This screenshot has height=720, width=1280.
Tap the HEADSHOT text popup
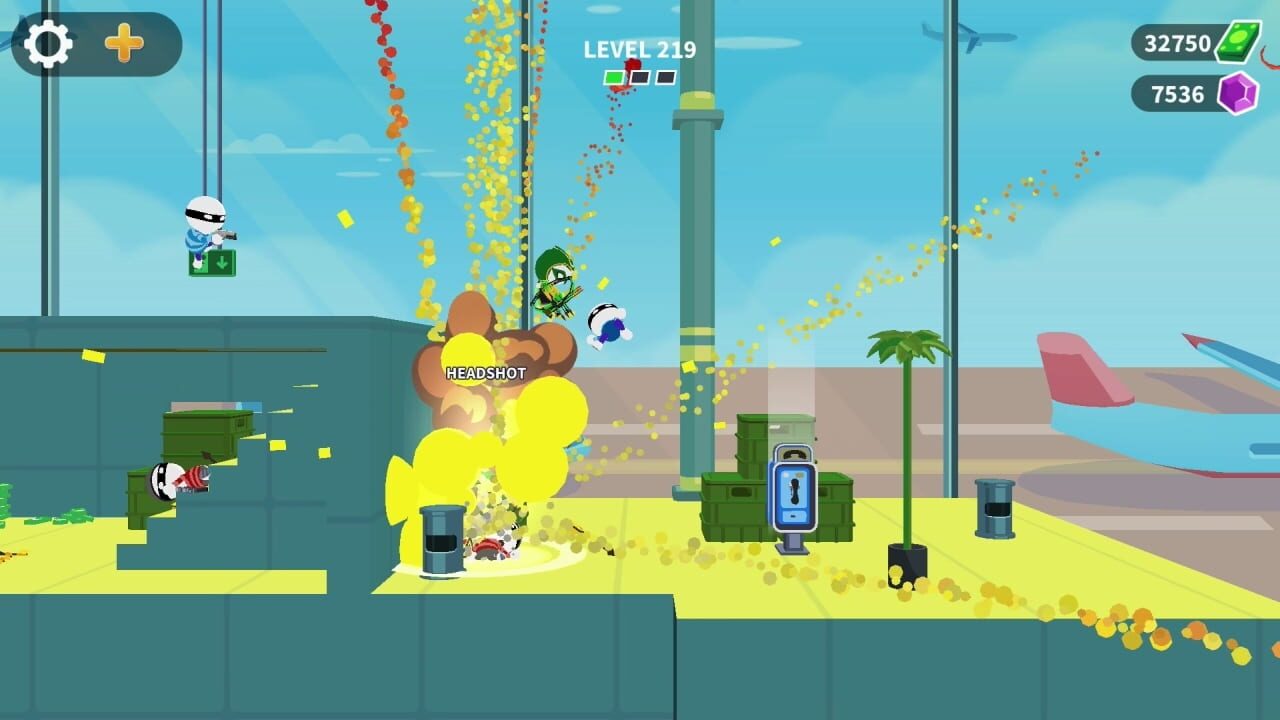tap(485, 374)
